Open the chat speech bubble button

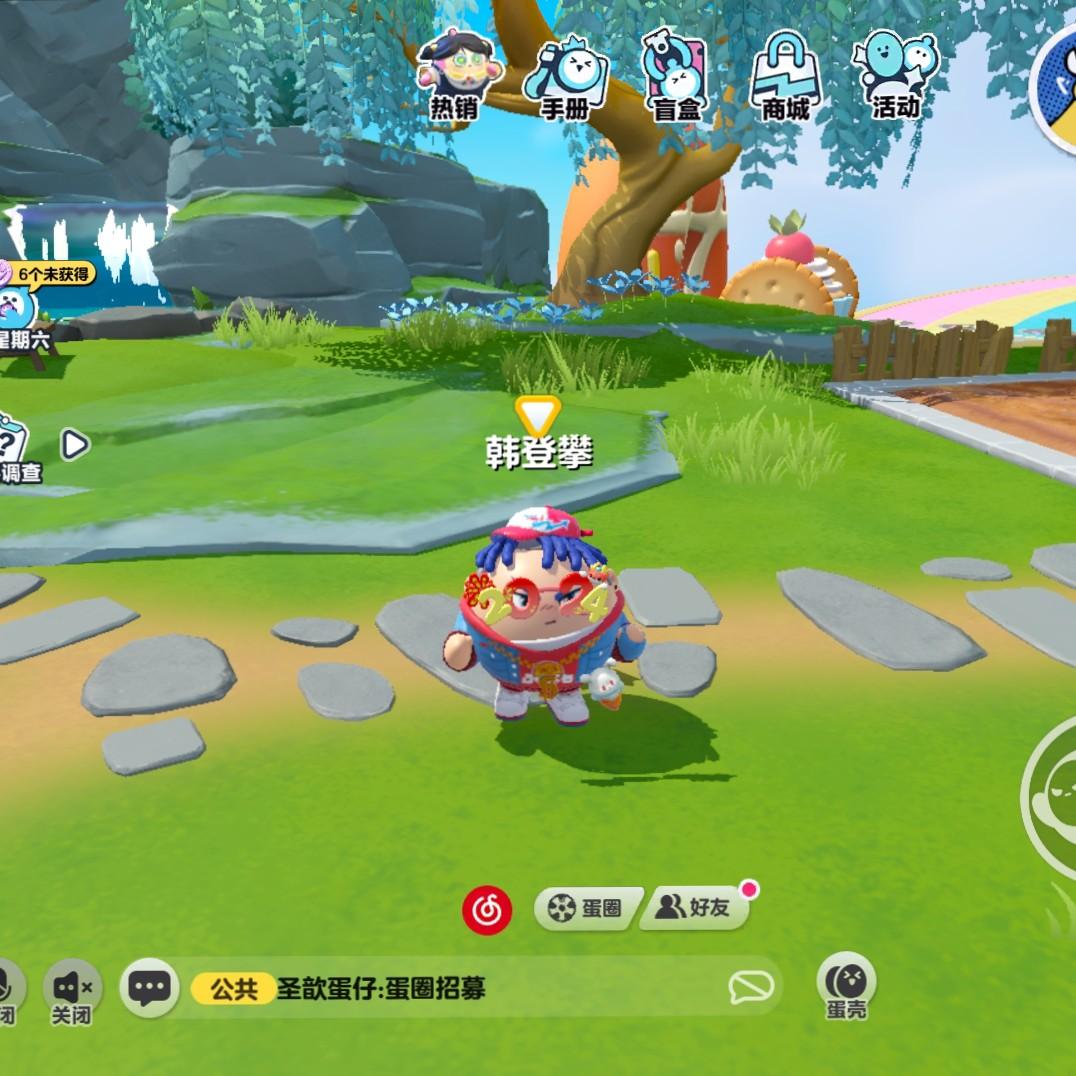point(150,988)
